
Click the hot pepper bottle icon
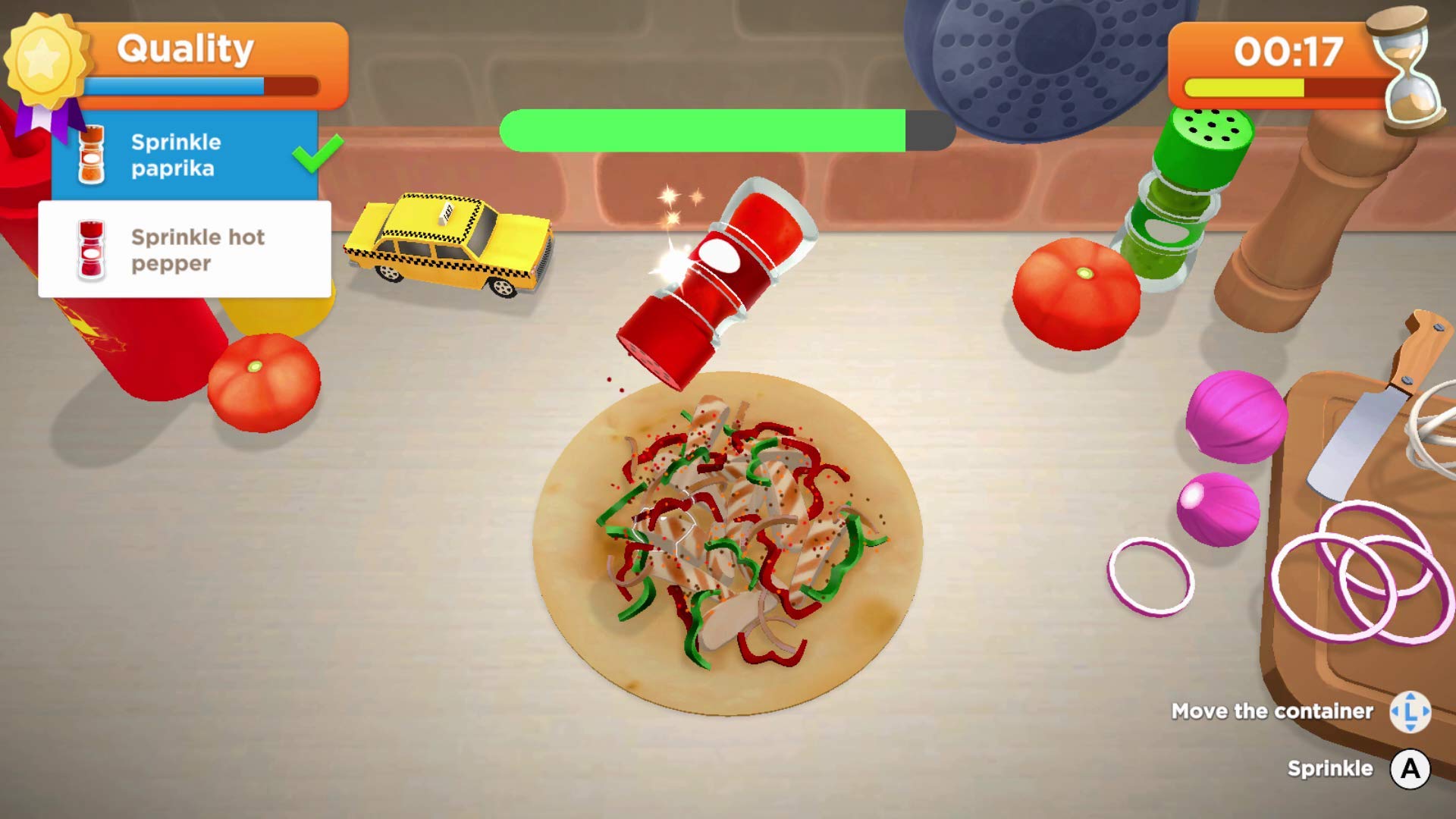coord(91,250)
